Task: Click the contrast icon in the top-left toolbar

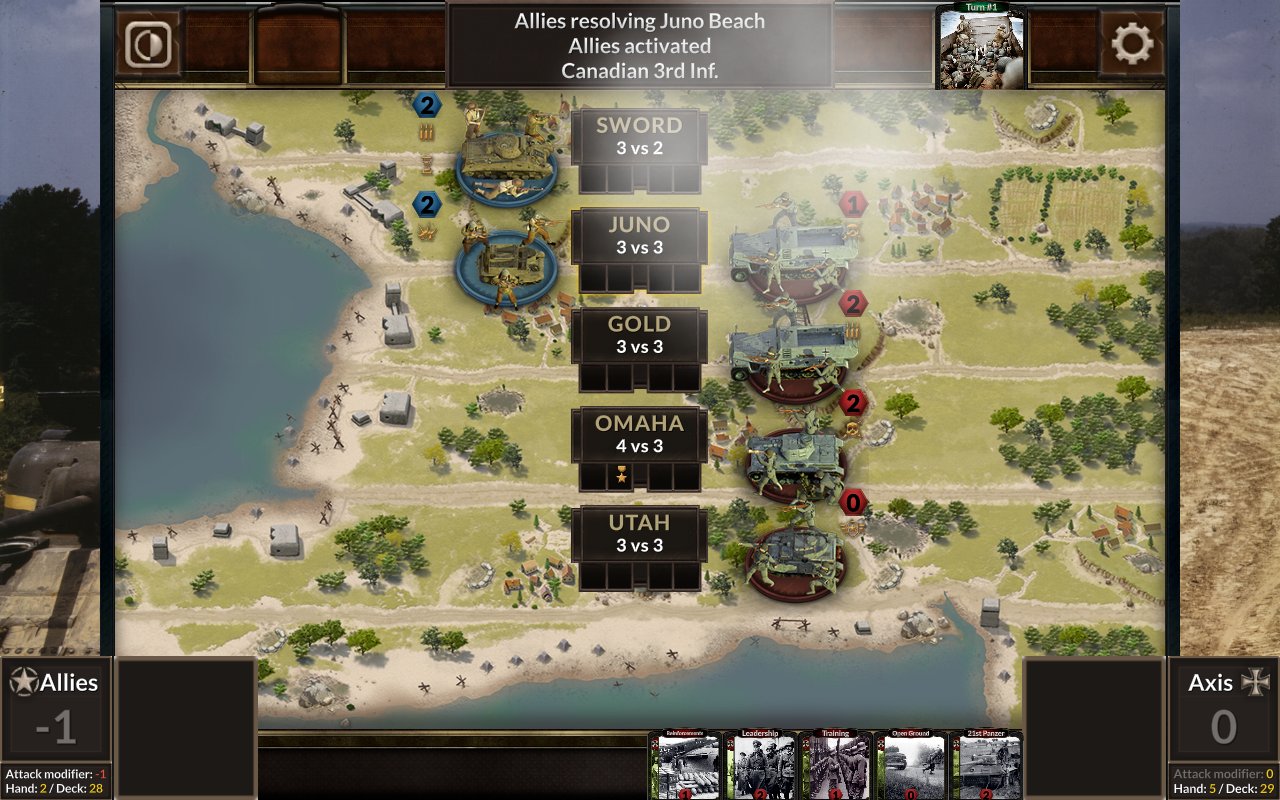Action: (148, 44)
